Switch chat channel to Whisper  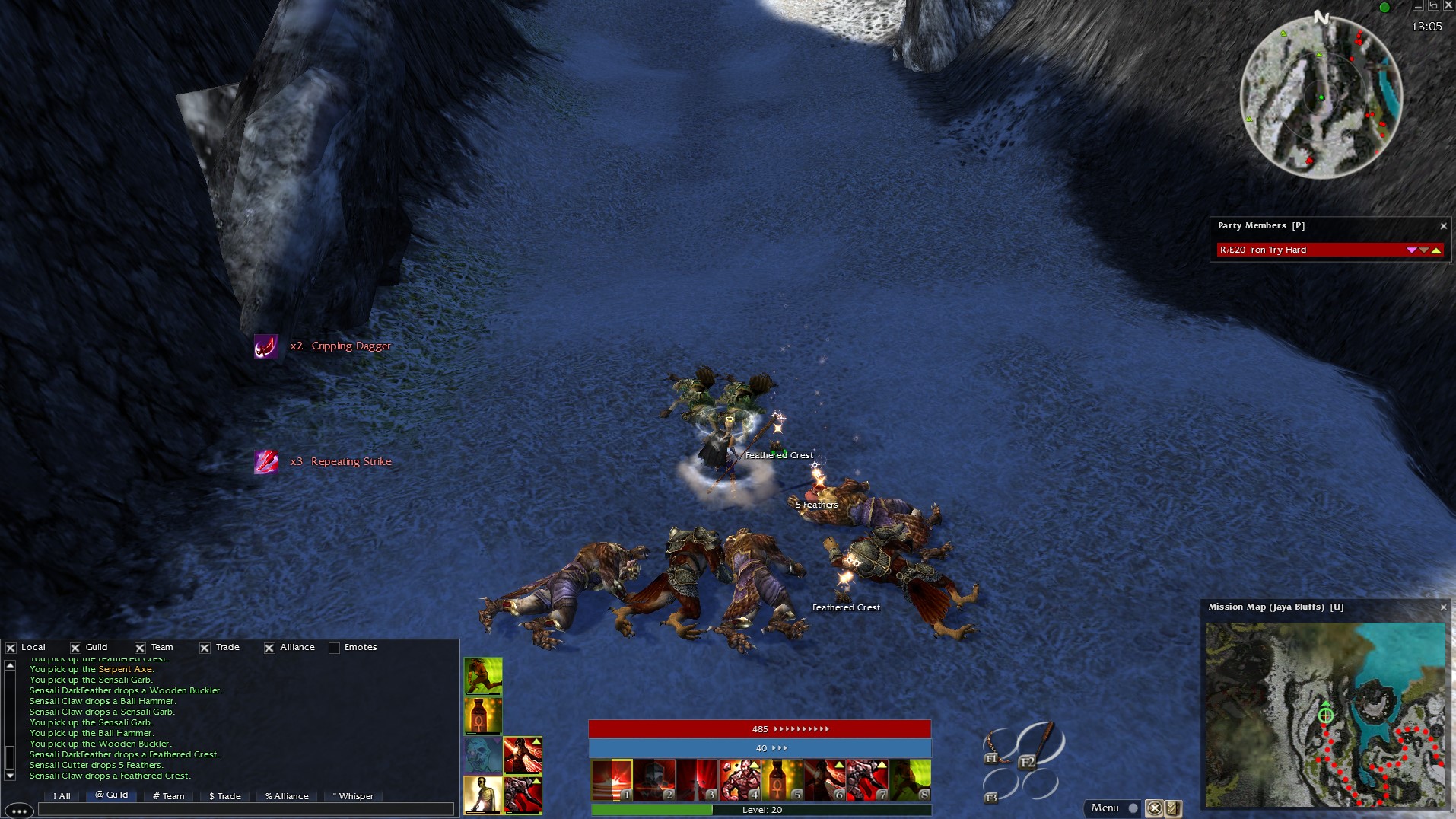[353, 796]
